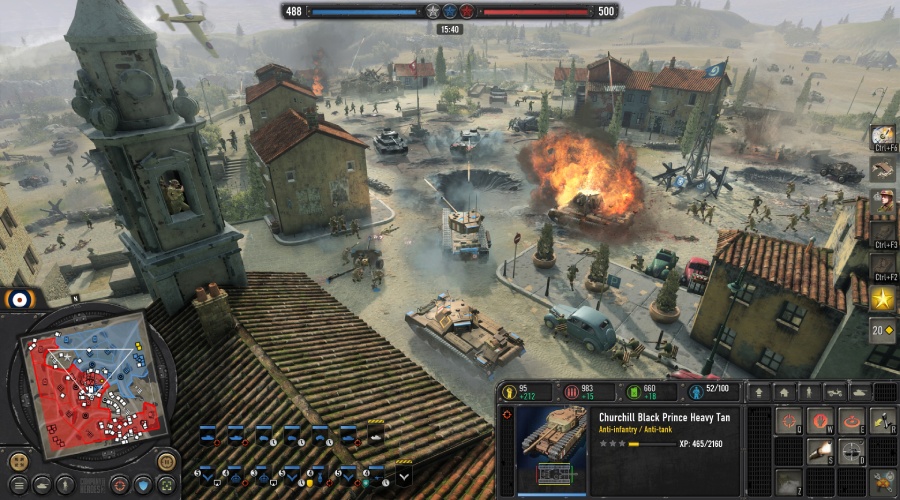Switch to the house buildings production tab

[784, 392]
